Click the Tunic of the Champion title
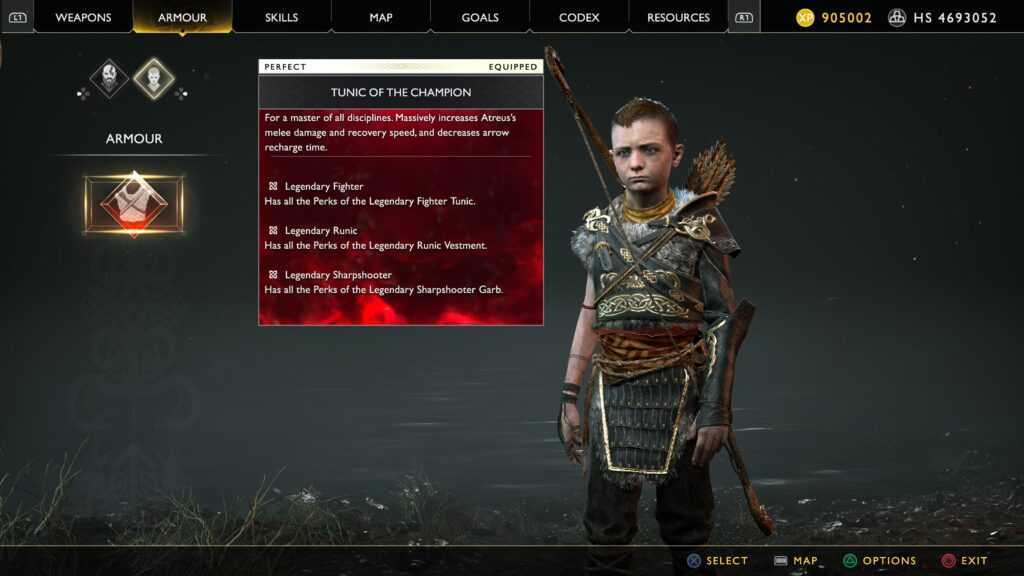 [x=401, y=92]
